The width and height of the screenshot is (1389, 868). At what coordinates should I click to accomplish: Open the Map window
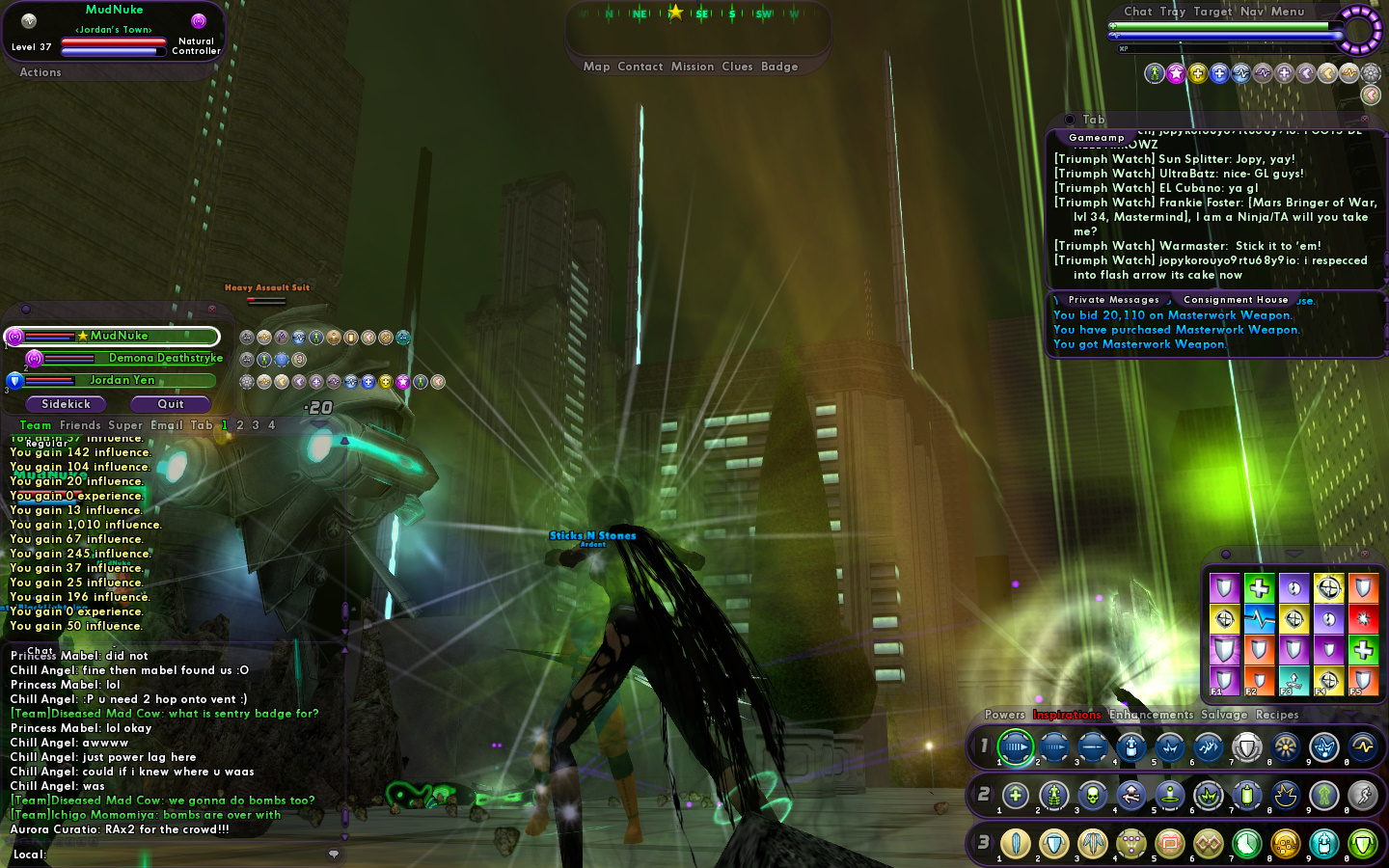click(596, 67)
